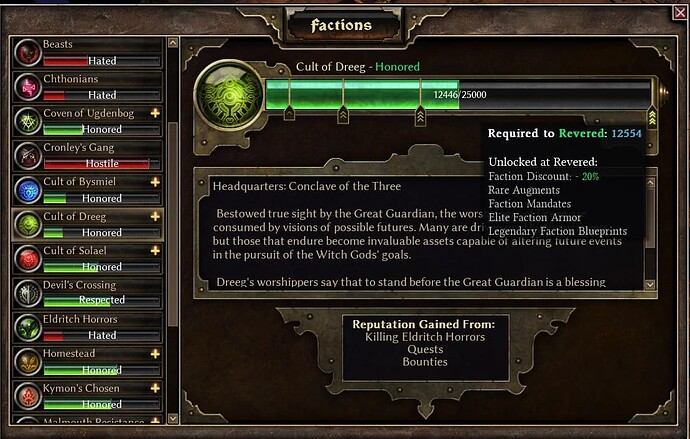Click the plus icon beside Homestead

tap(155, 354)
